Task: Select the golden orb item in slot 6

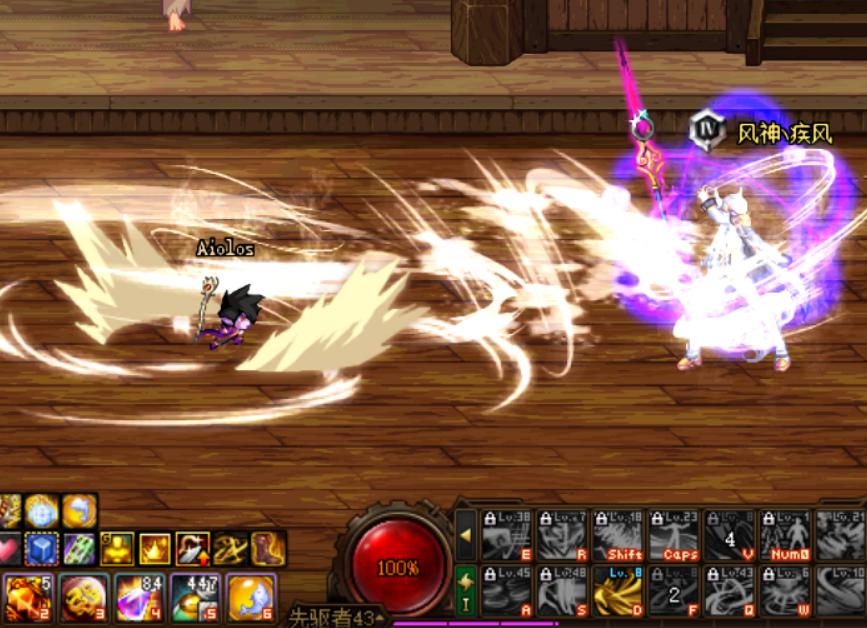Action: 250,597
